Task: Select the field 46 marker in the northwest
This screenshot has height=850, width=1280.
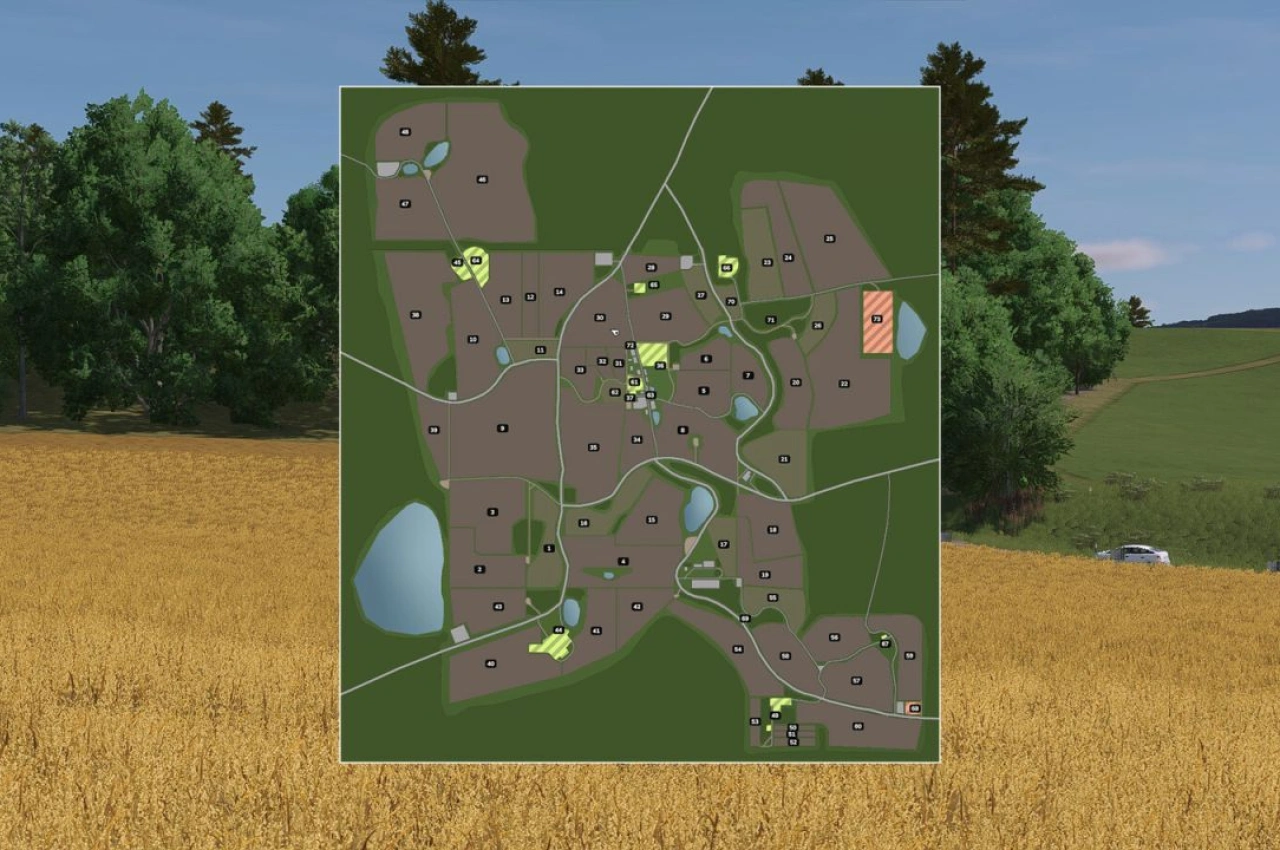Action: pyautogui.click(x=481, y=179)
